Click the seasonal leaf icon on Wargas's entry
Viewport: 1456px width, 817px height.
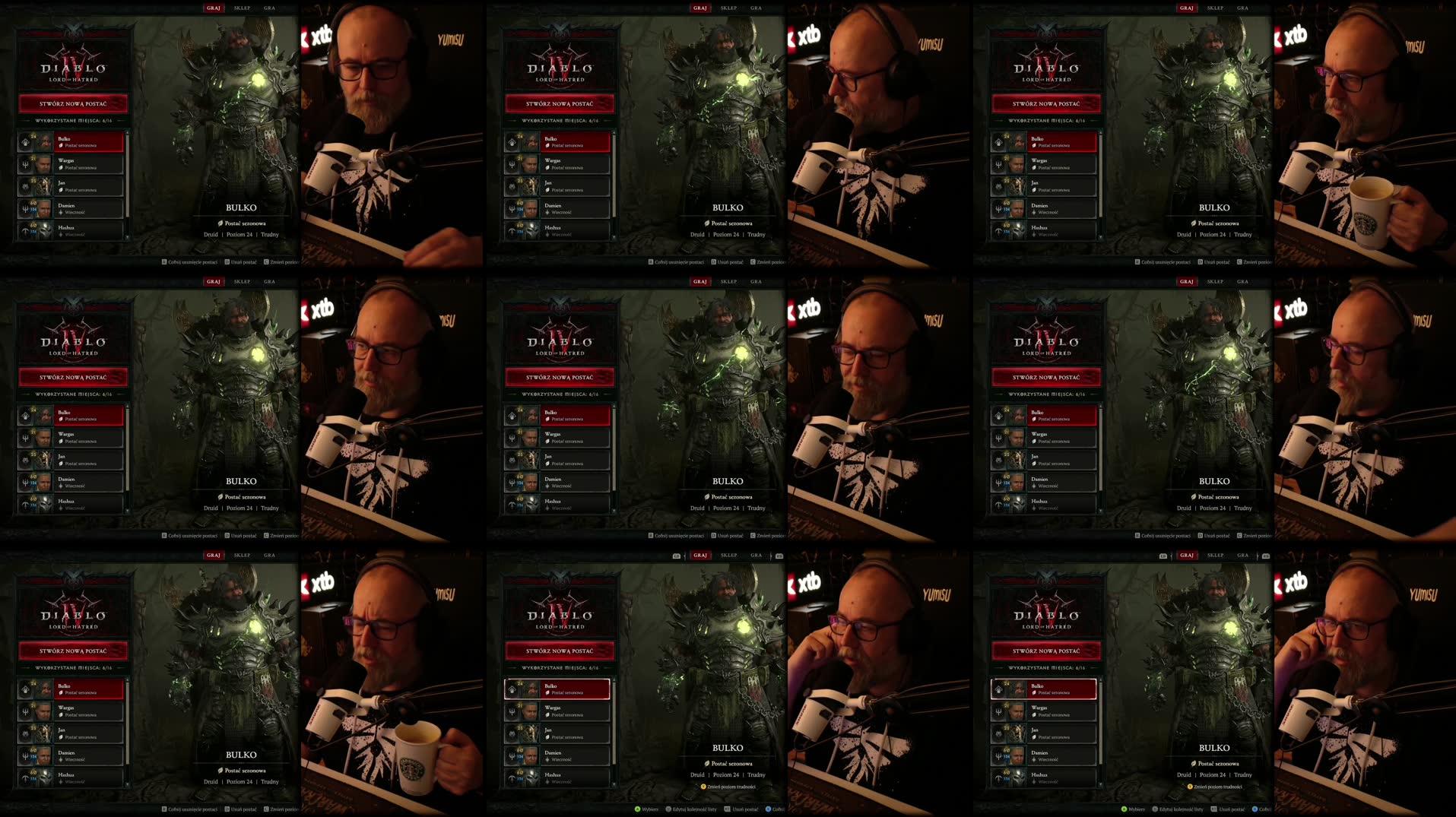pos(547,714)
